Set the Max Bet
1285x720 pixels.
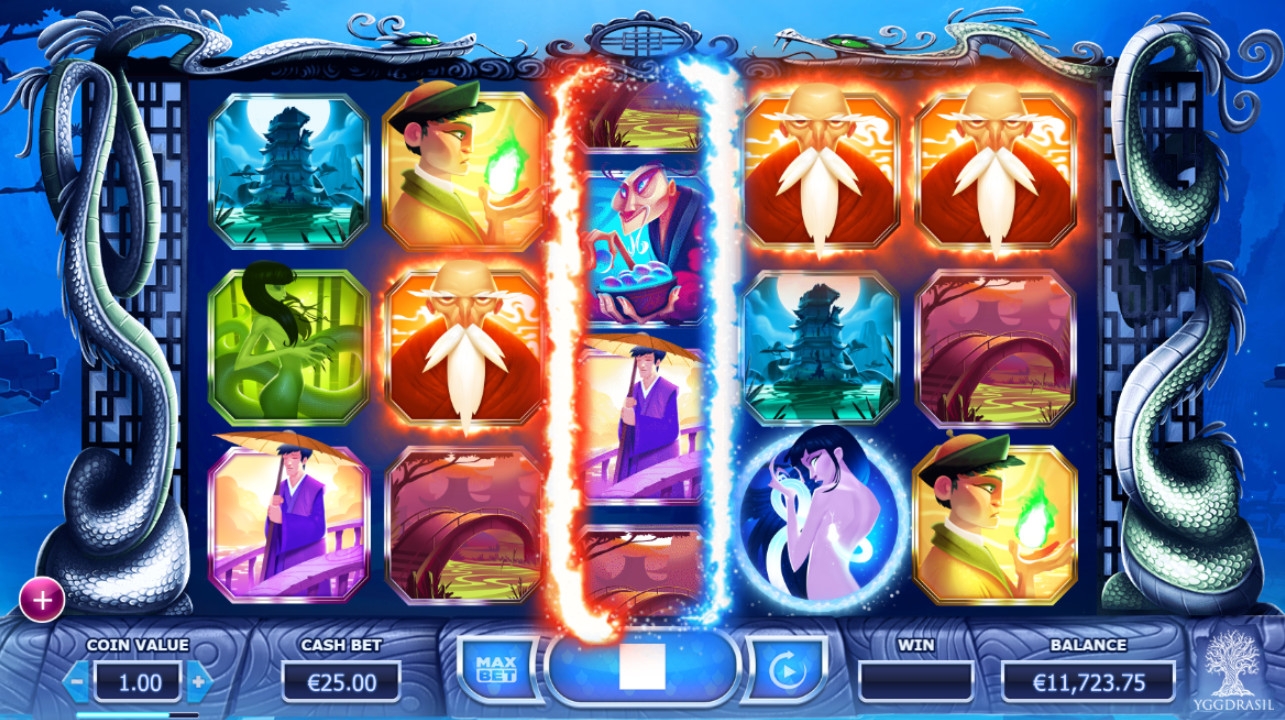click(495, 669)
